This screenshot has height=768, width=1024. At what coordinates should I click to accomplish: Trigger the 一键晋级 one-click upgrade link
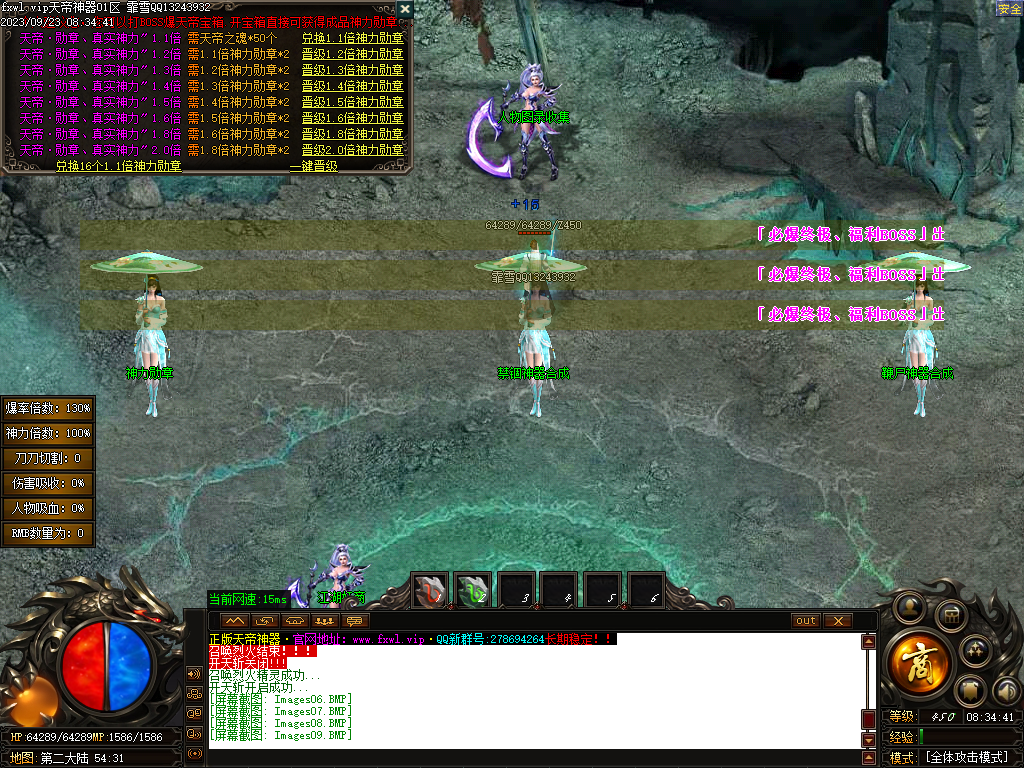(x=313, y=166)
